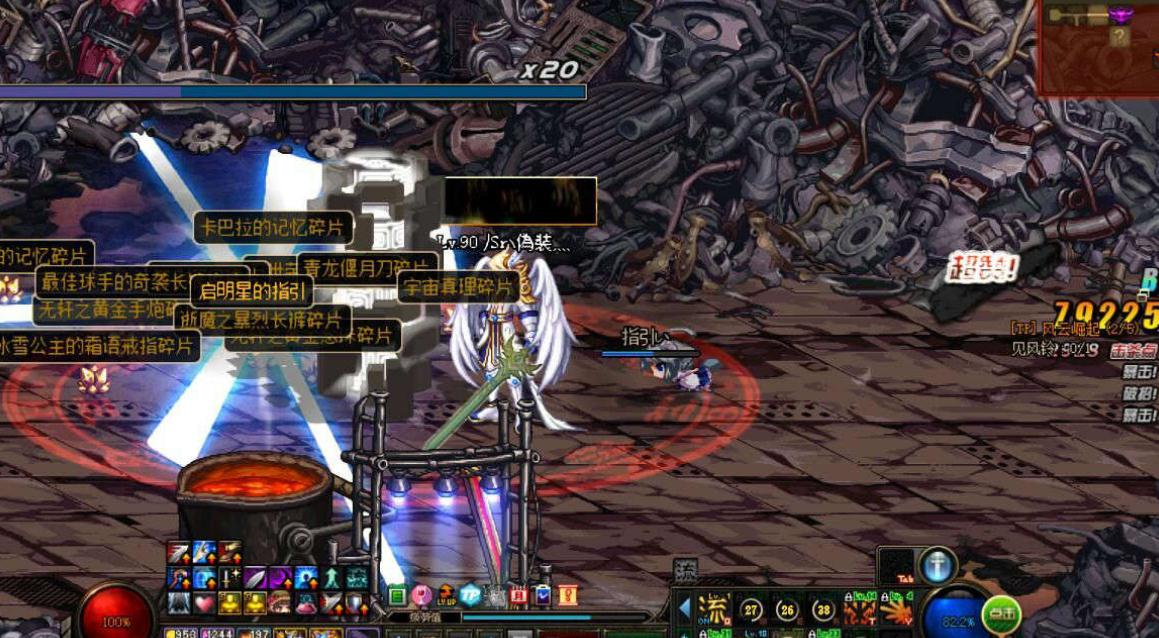The width and height of the screenshot is (1159, 638).
Task: Use the flame skill marked Lv.14
Action: pyautogui.click(x=859, y=609)
